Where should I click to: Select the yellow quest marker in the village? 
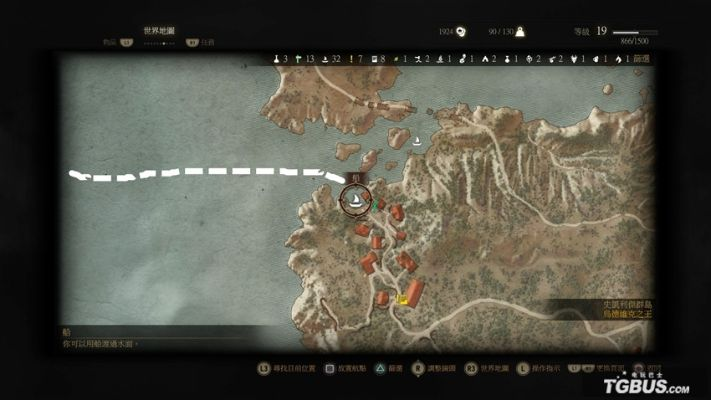point(402,298)
